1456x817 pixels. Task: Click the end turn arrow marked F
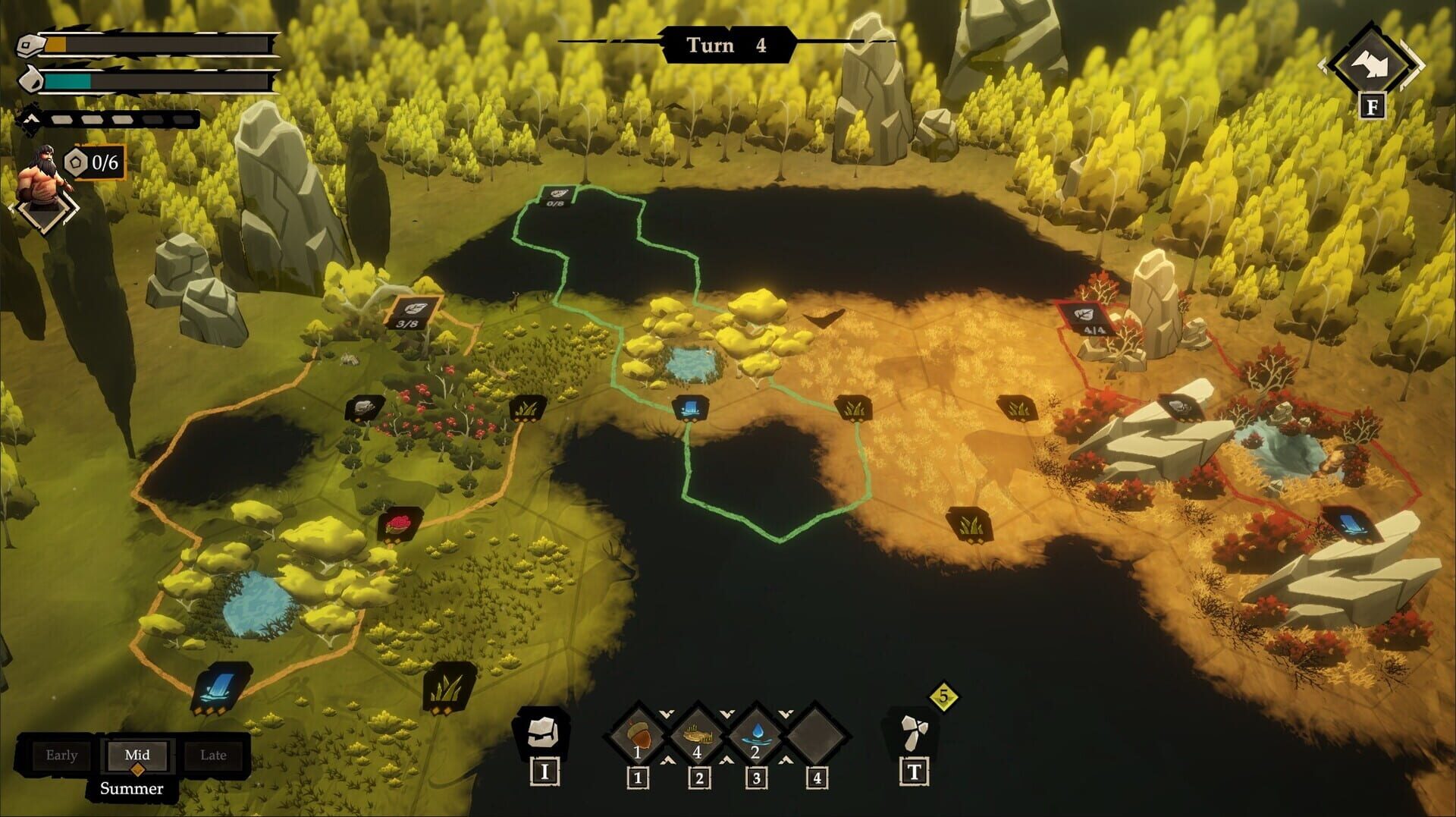1371,57
